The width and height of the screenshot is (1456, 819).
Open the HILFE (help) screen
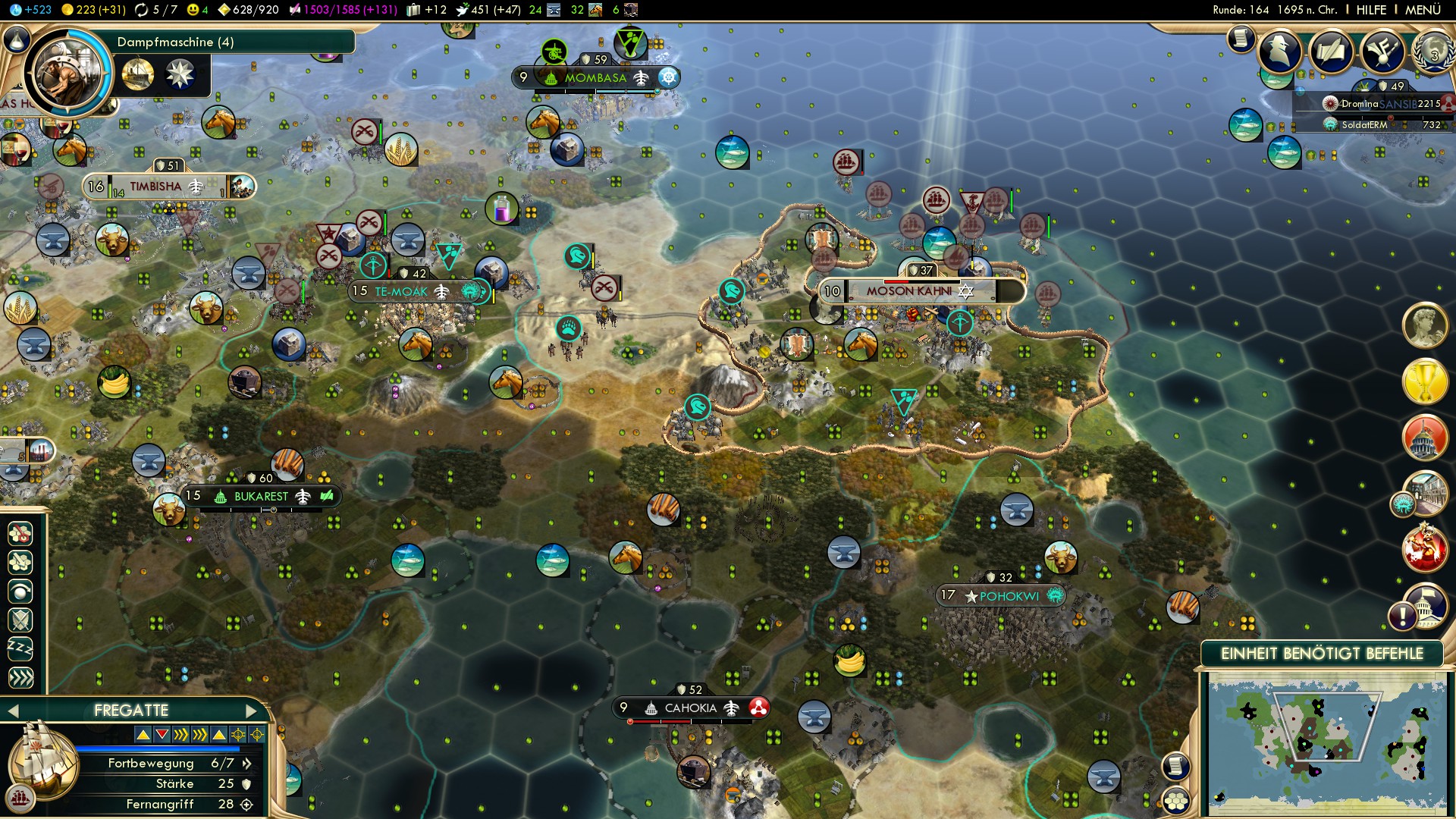pyautogui.click(x=1371, y=10)
